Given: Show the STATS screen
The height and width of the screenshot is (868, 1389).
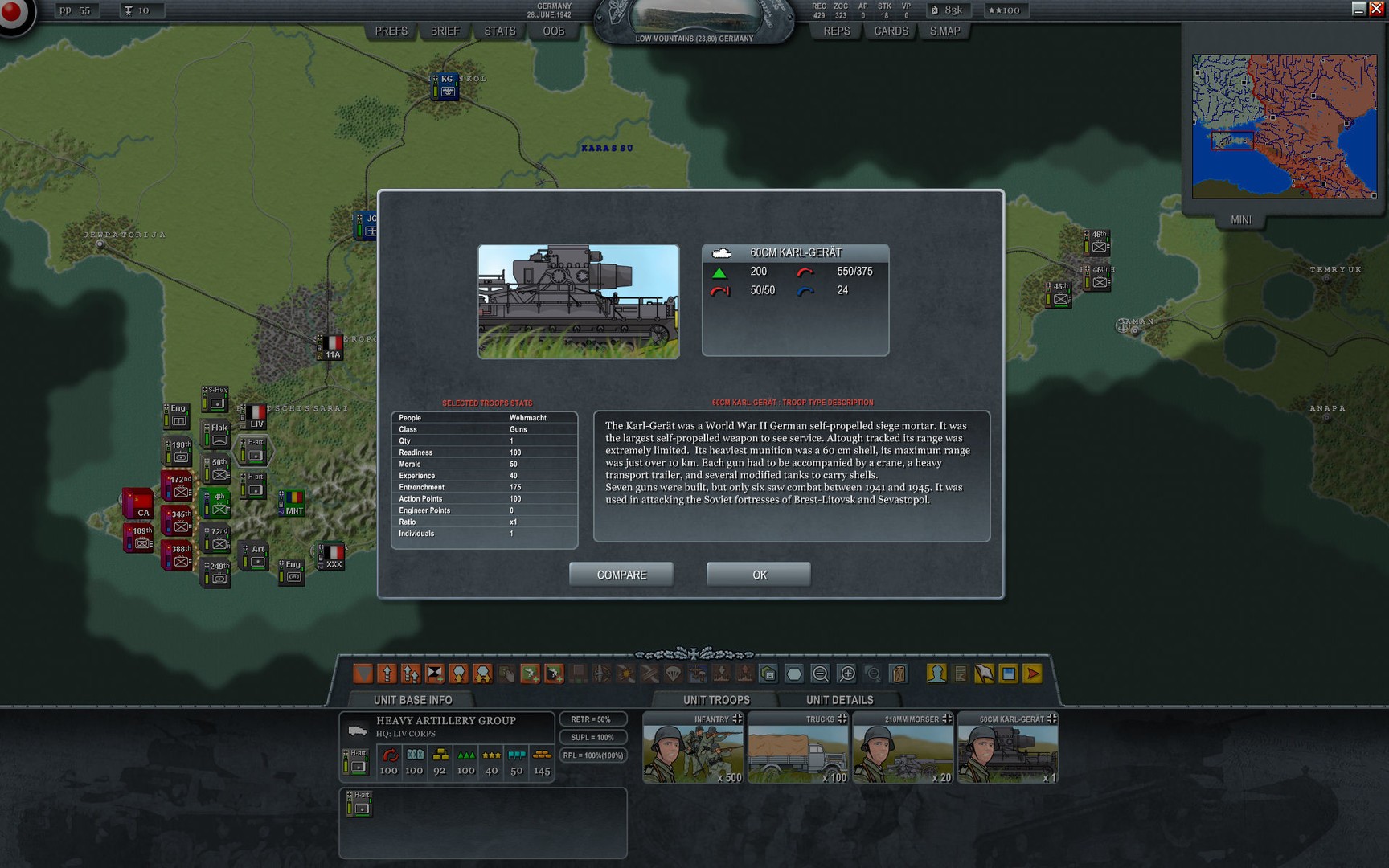Looking at the screenshot, I should 499,31.
